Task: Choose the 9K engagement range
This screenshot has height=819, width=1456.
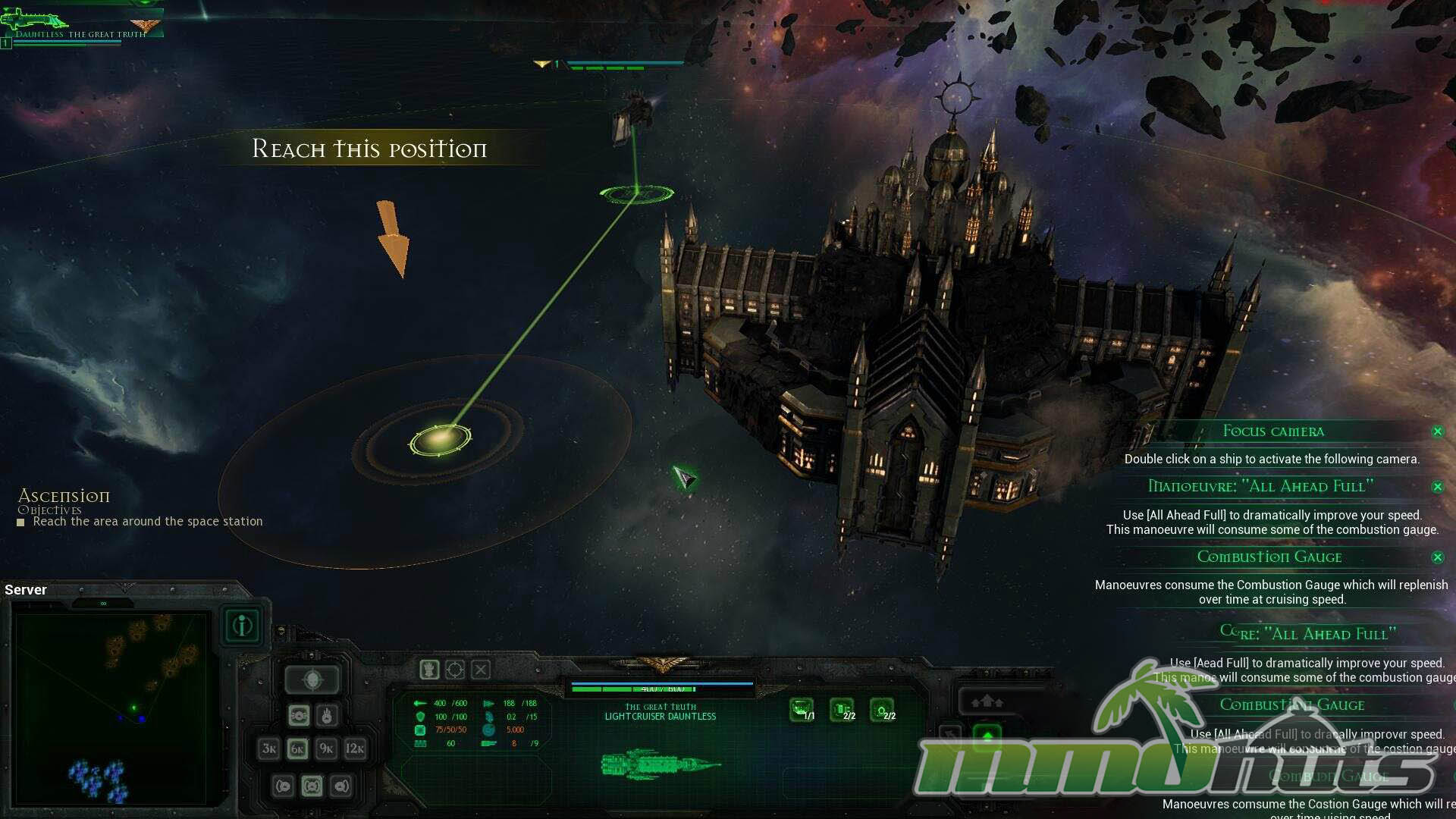Action: (327, 748)
